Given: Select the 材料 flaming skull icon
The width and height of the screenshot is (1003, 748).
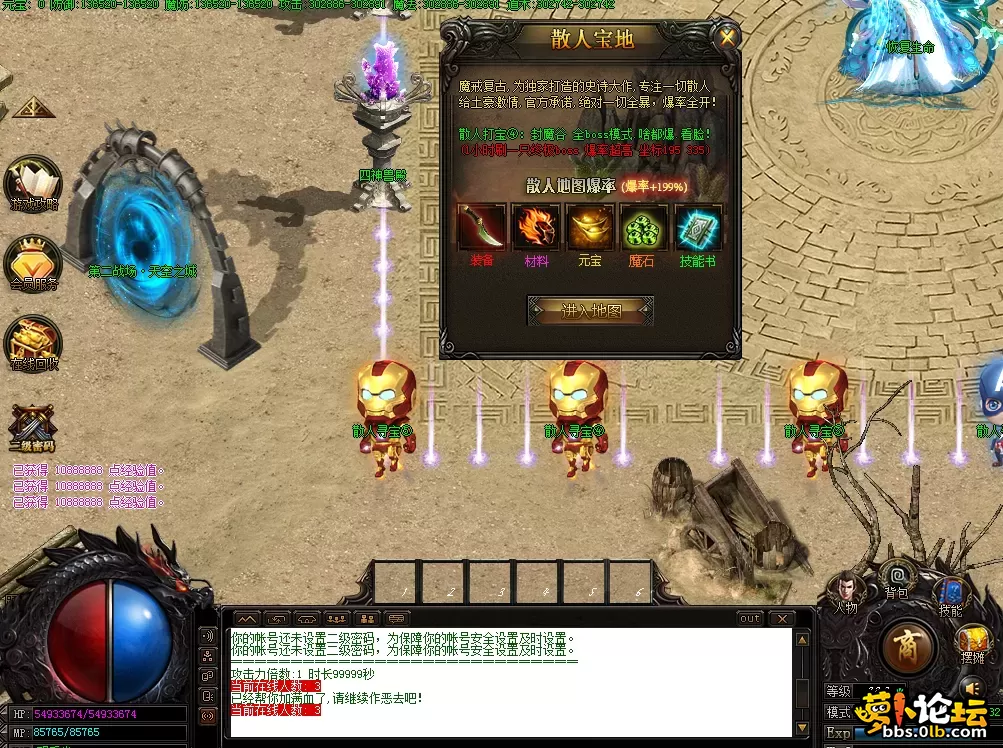Looking at the screenshot, I should [x=536, y=228].
